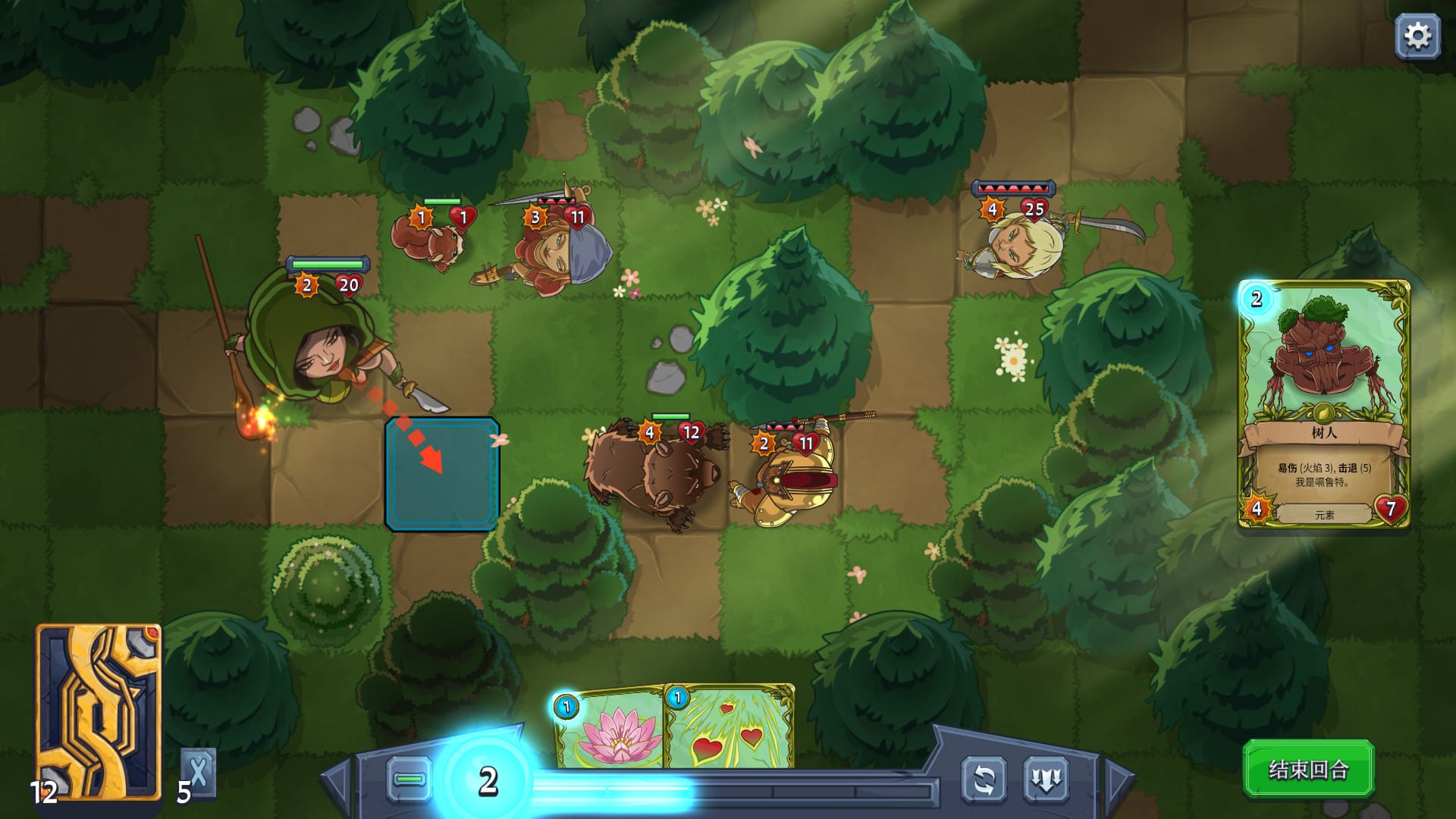Open the gear settings menu
The width and height of the screenshot is (1456, 819).
pos(1417,36)
